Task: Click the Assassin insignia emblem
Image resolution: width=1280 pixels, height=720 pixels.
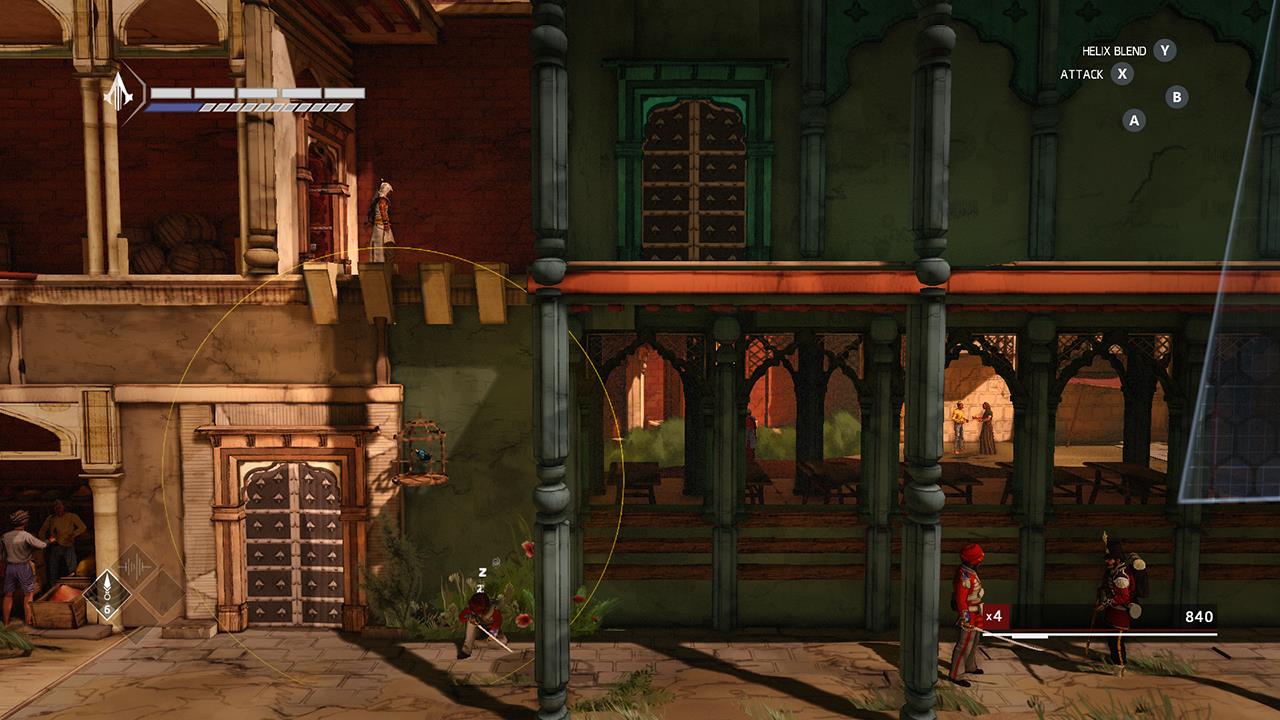Action: (119, 93)
